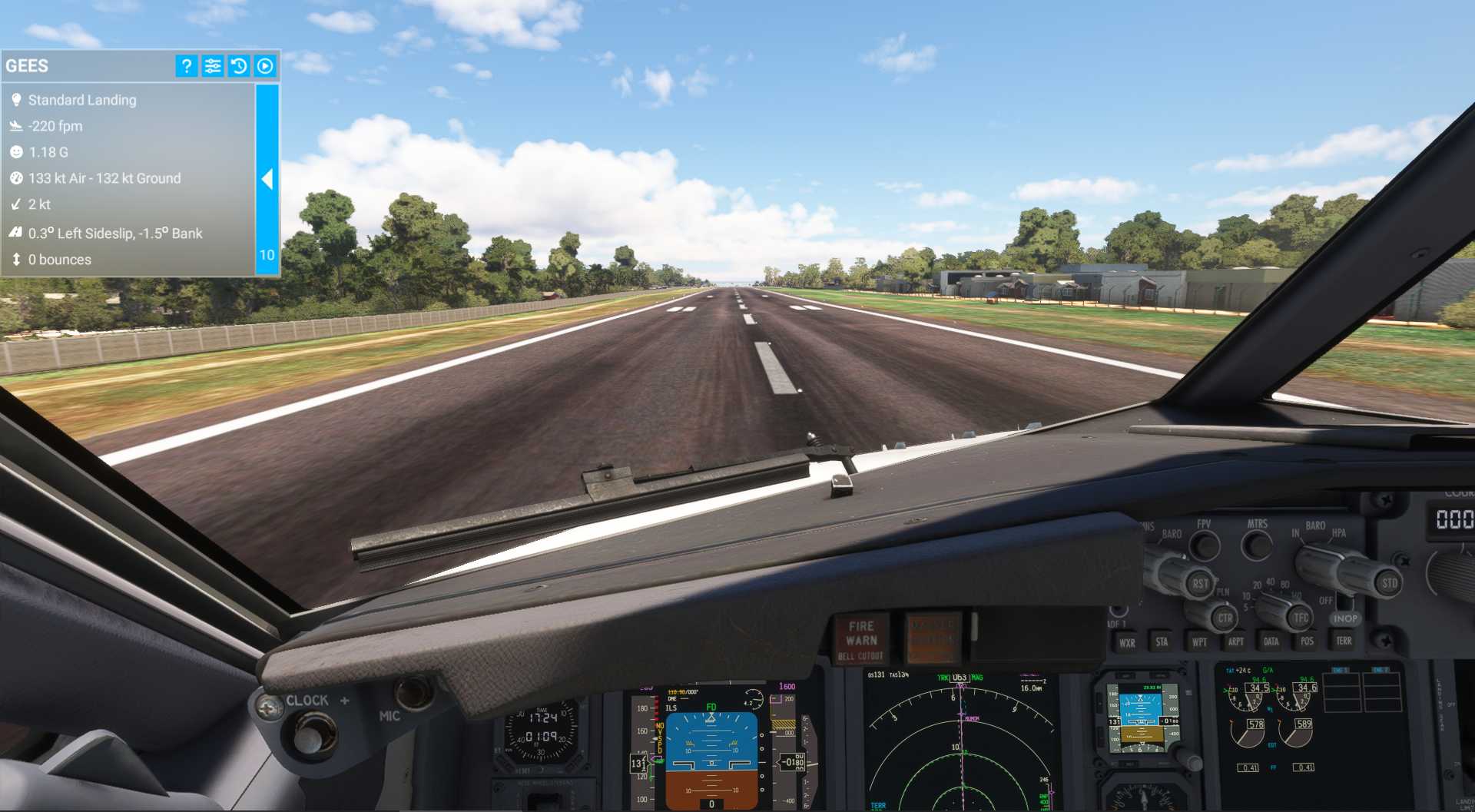Toggle the DATA map button
Viewport: 1475px width, 812px height.
1271,641
